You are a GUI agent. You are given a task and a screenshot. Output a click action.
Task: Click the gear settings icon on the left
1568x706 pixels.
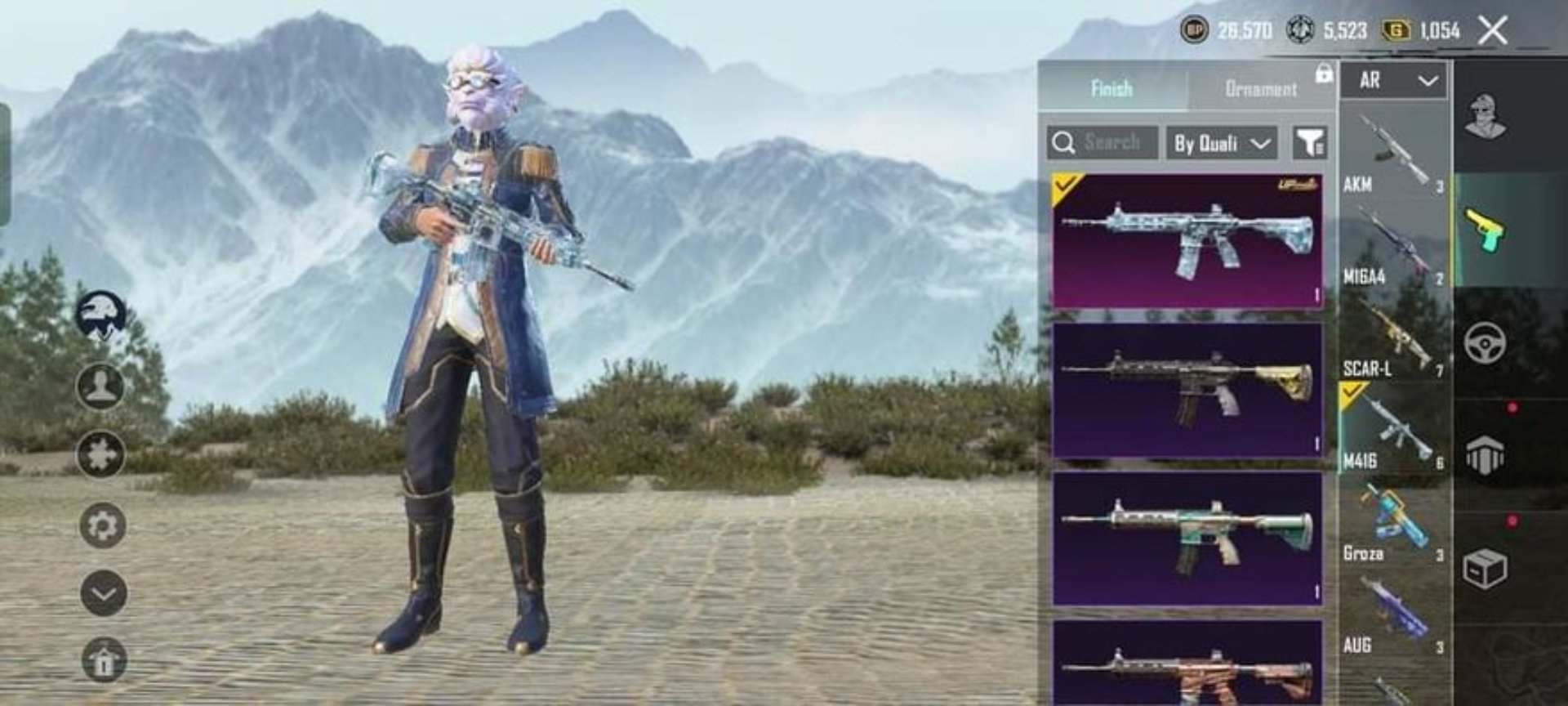click(x=103, y=525)
